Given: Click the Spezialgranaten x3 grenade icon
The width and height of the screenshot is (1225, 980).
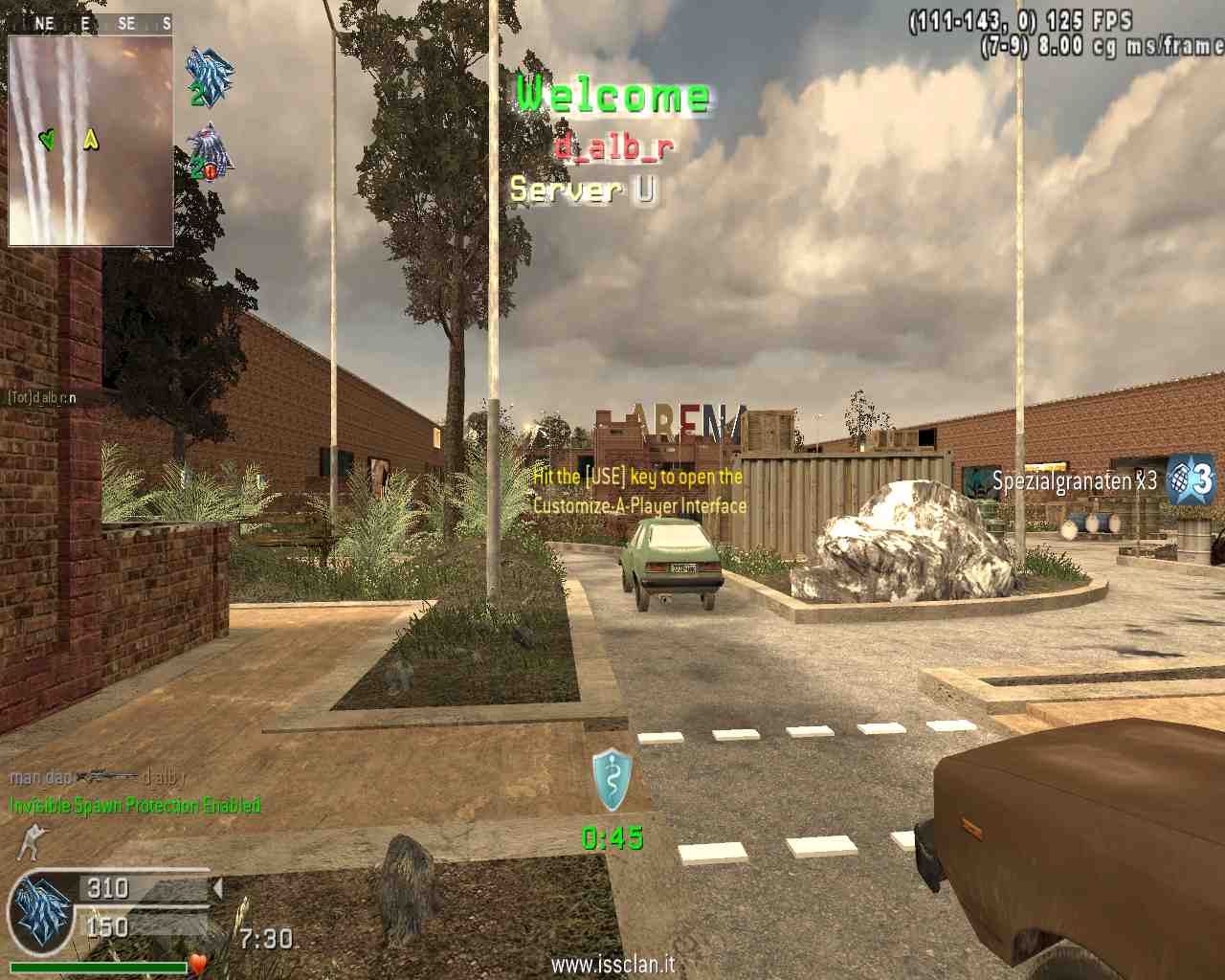Looking at the screenshot, I should (x=1191, y=479).
